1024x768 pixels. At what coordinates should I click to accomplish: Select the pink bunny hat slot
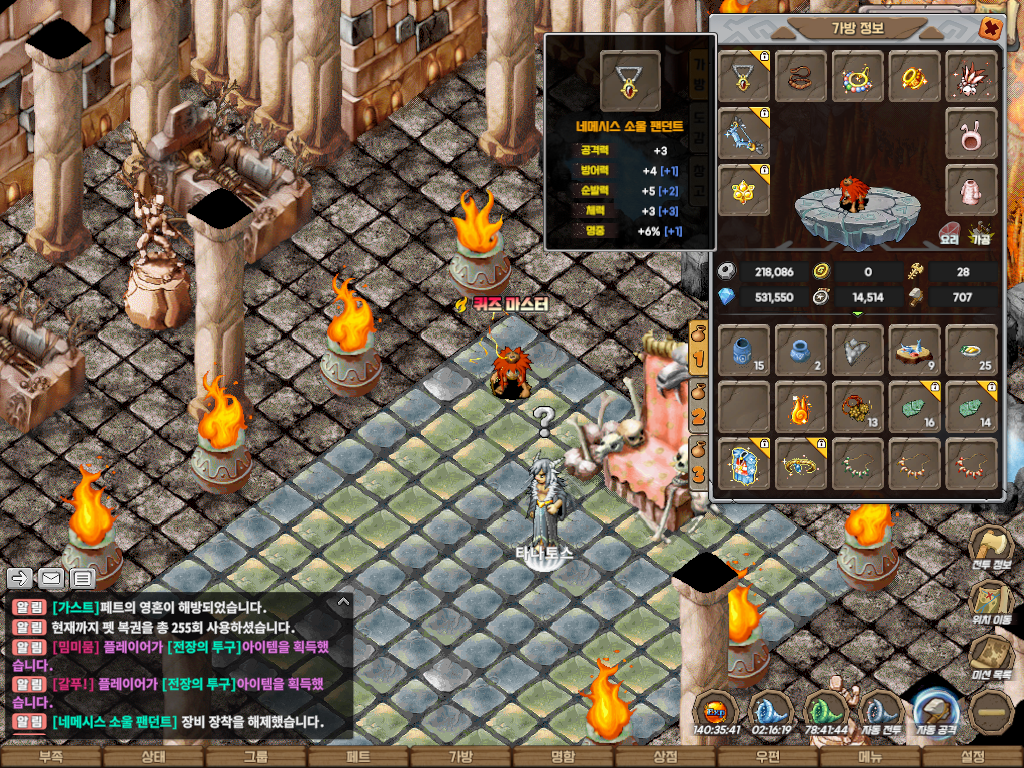click(970, 133)
